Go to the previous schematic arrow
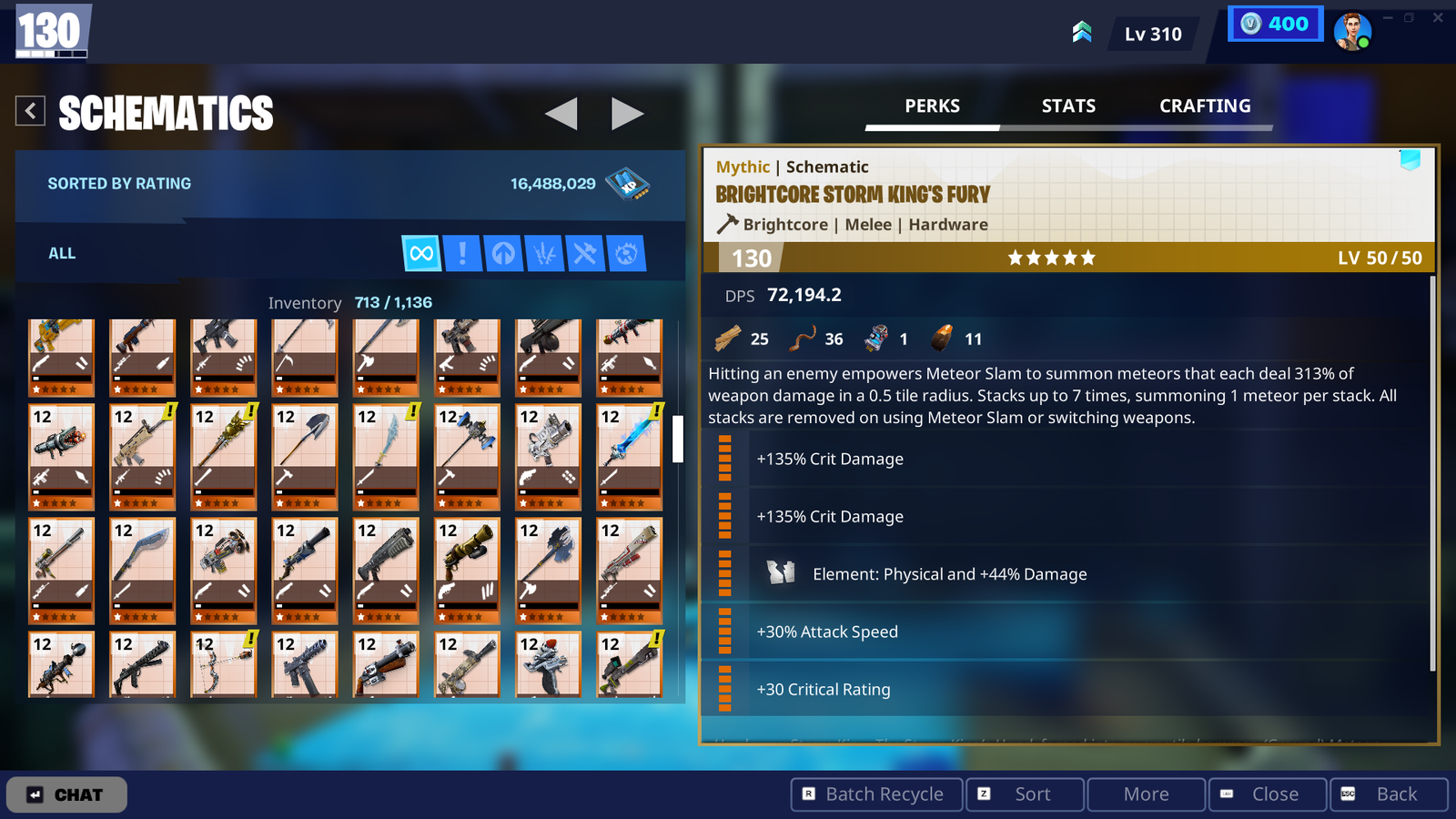 coord(561,114)
